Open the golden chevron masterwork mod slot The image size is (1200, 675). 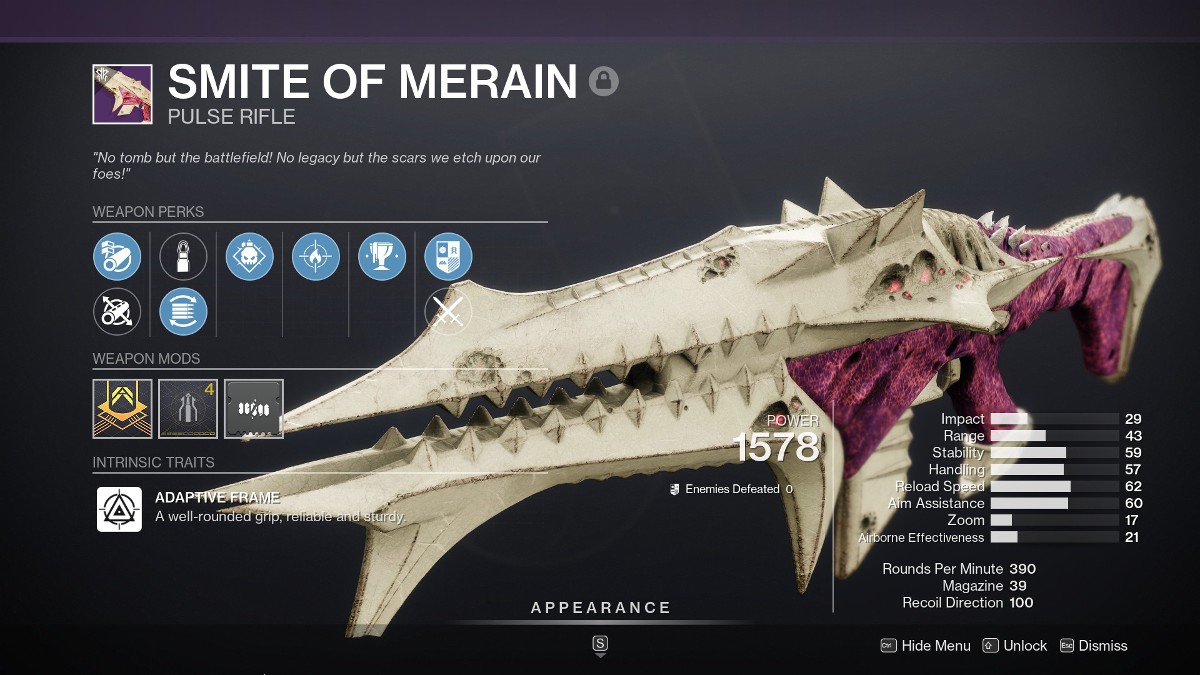pyautogui.click(x=122, y=408)
